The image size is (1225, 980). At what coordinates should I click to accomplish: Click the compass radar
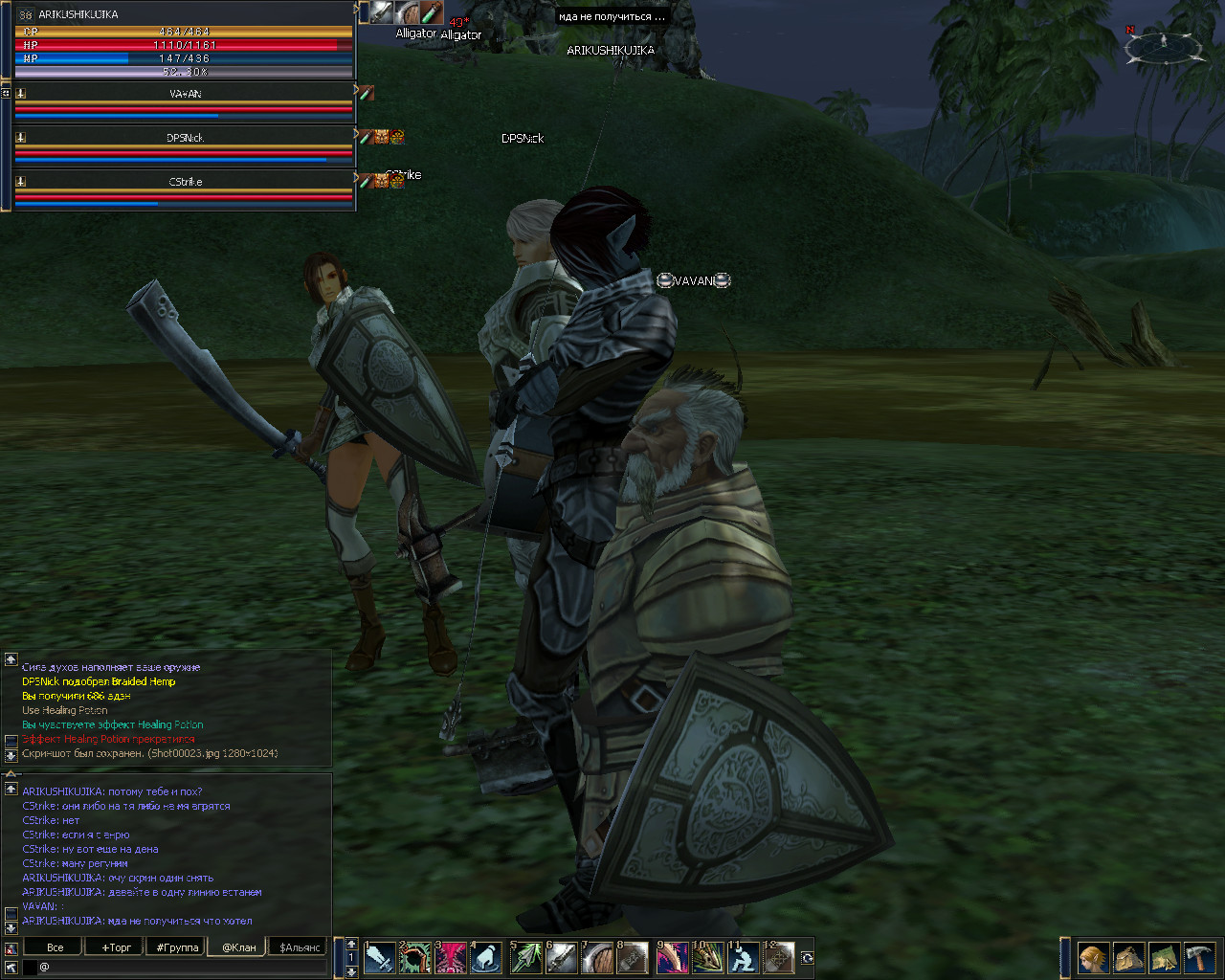tap(1164, 44)
